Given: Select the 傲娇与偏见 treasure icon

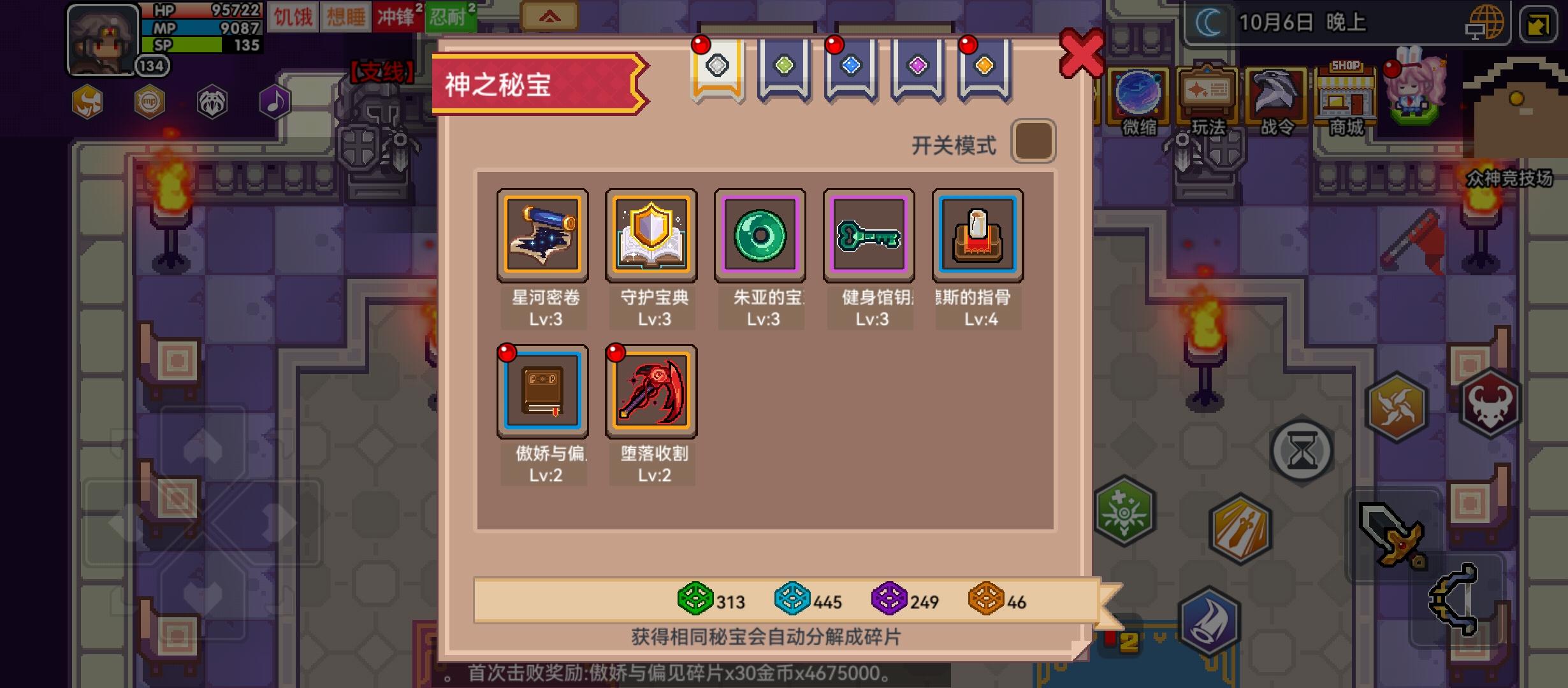Looking at the screenshot, I should [543, 390].
